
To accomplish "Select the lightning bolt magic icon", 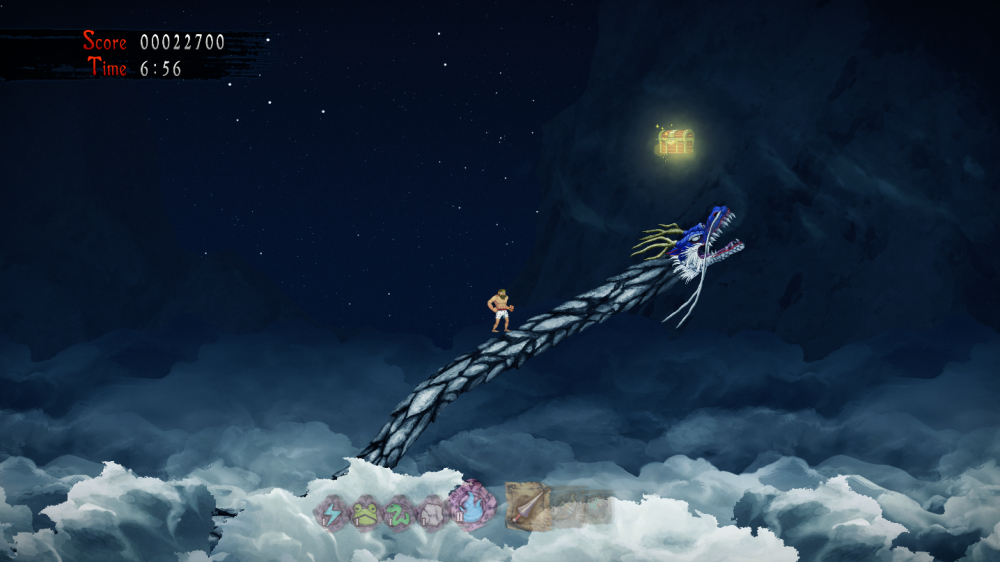I will pyautogui.click(x=331, y=513).
